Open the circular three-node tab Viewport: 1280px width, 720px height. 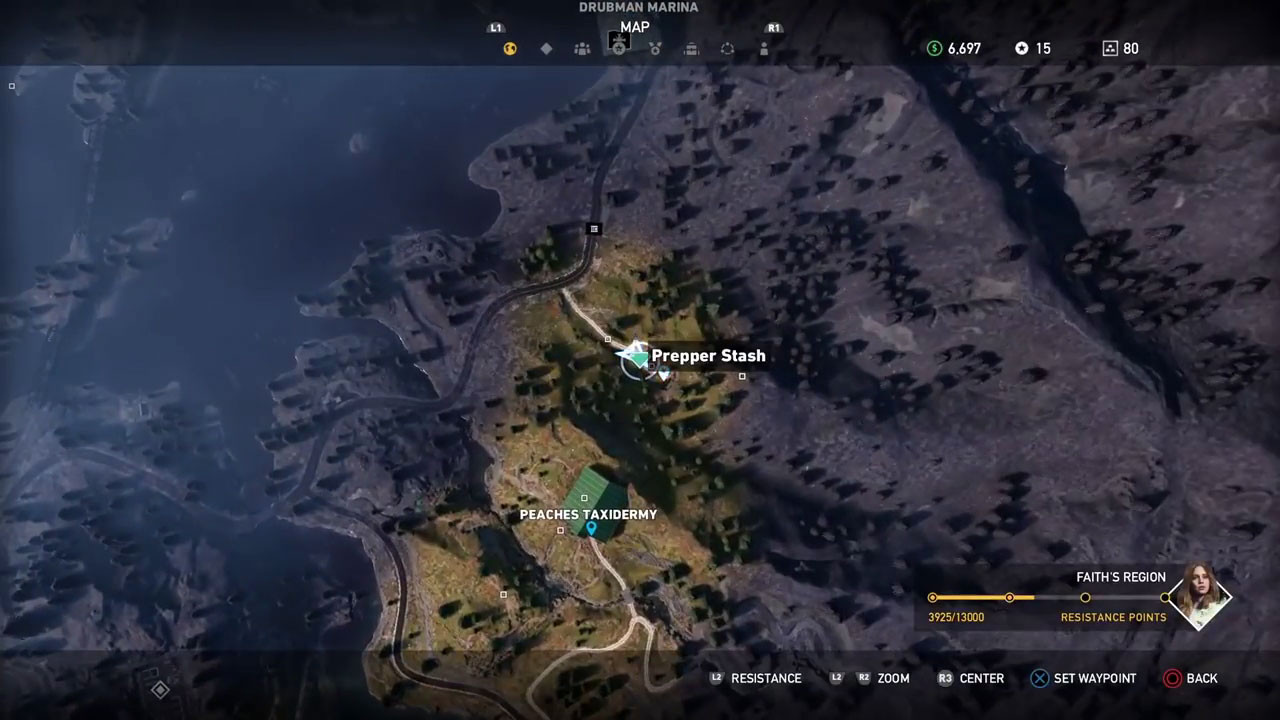point(727,48)
